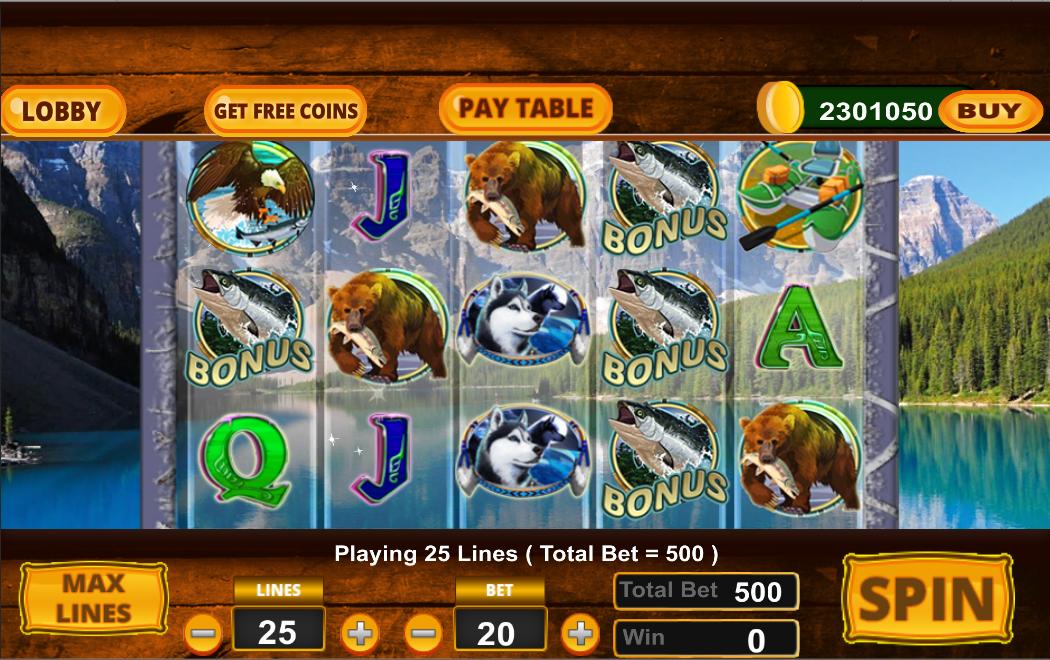Raise the bet amount
Image resolution: width=1050 pixels, height=660 pixels.
click(580, 633)
